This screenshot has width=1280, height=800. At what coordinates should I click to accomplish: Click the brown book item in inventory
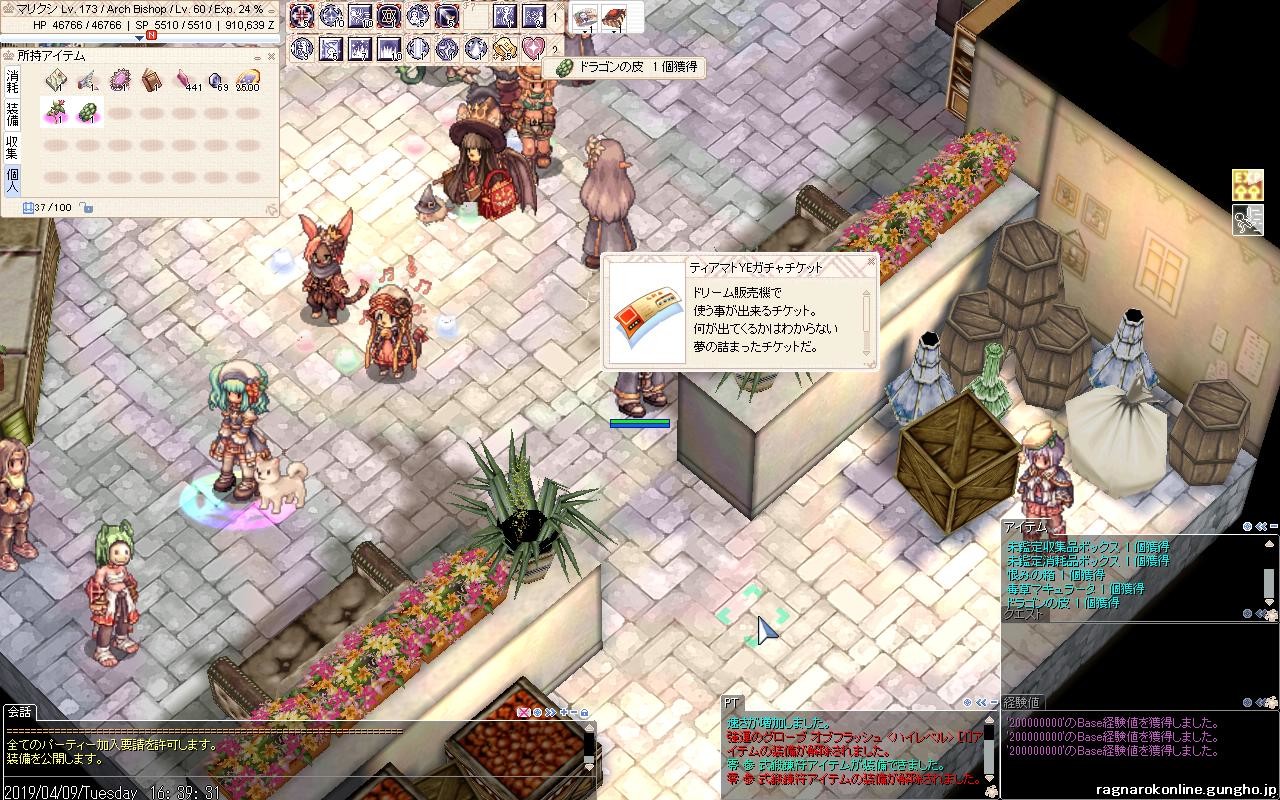click(151, 80)
